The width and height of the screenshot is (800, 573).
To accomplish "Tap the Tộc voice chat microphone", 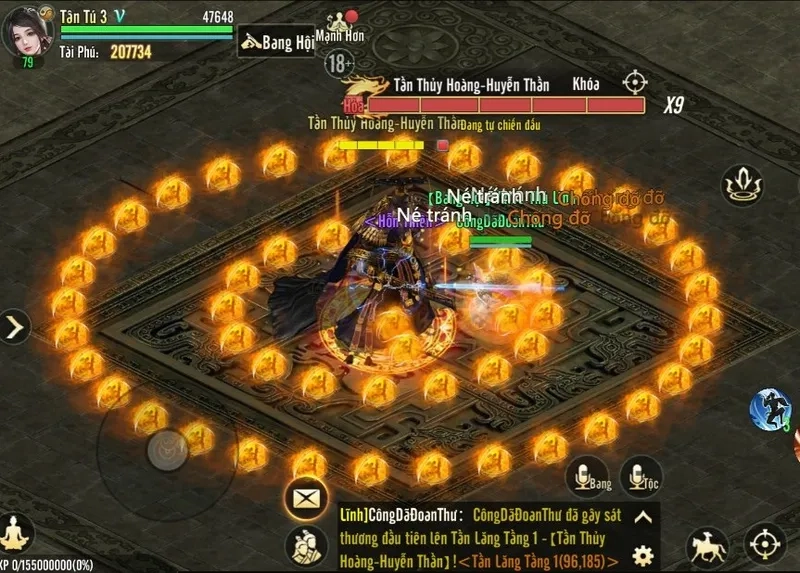I will click(641, 476).
